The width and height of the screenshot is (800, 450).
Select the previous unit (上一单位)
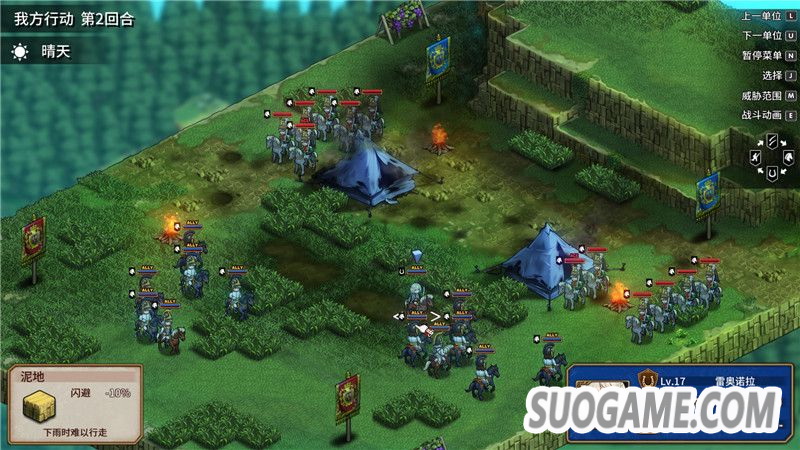766,16
